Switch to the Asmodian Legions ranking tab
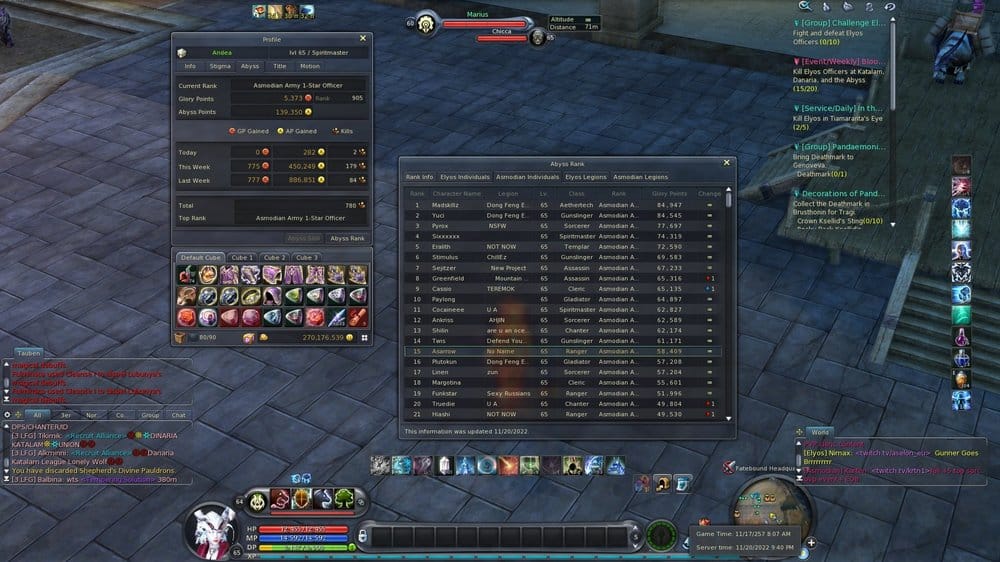The image size is (1000, 562). 640,177
